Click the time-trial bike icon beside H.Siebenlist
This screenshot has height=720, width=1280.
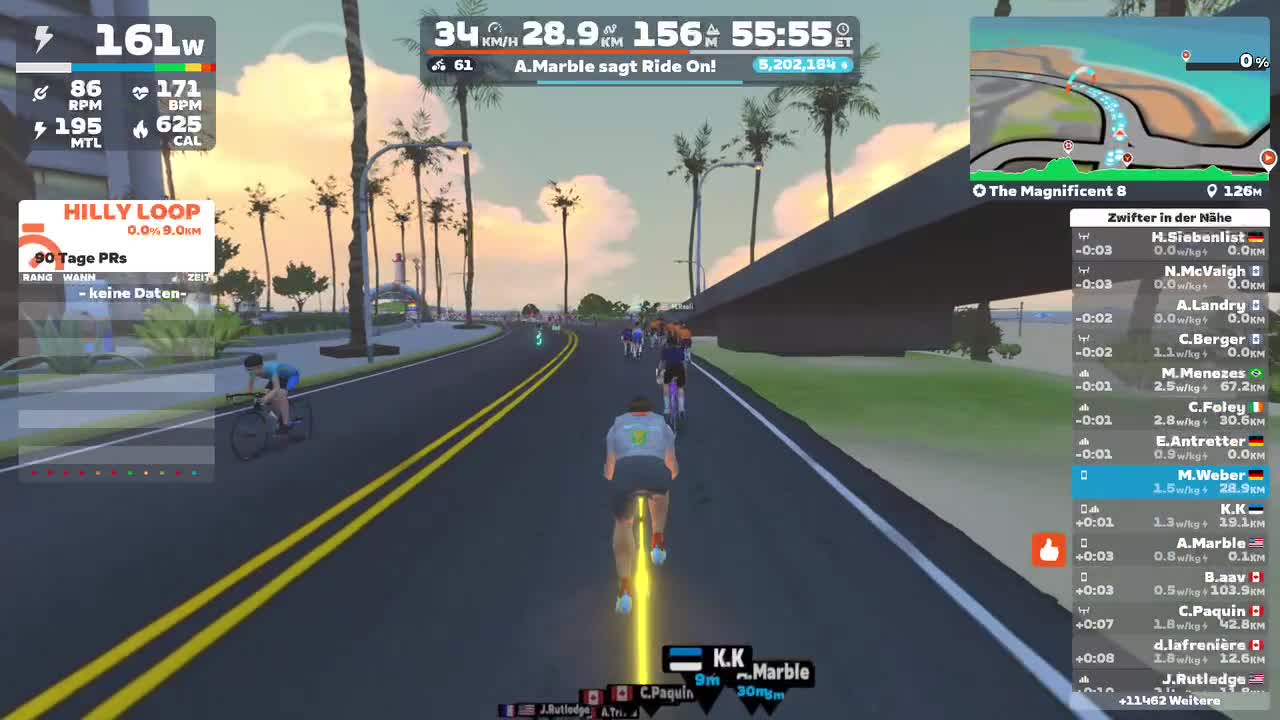click(1085, 237)
